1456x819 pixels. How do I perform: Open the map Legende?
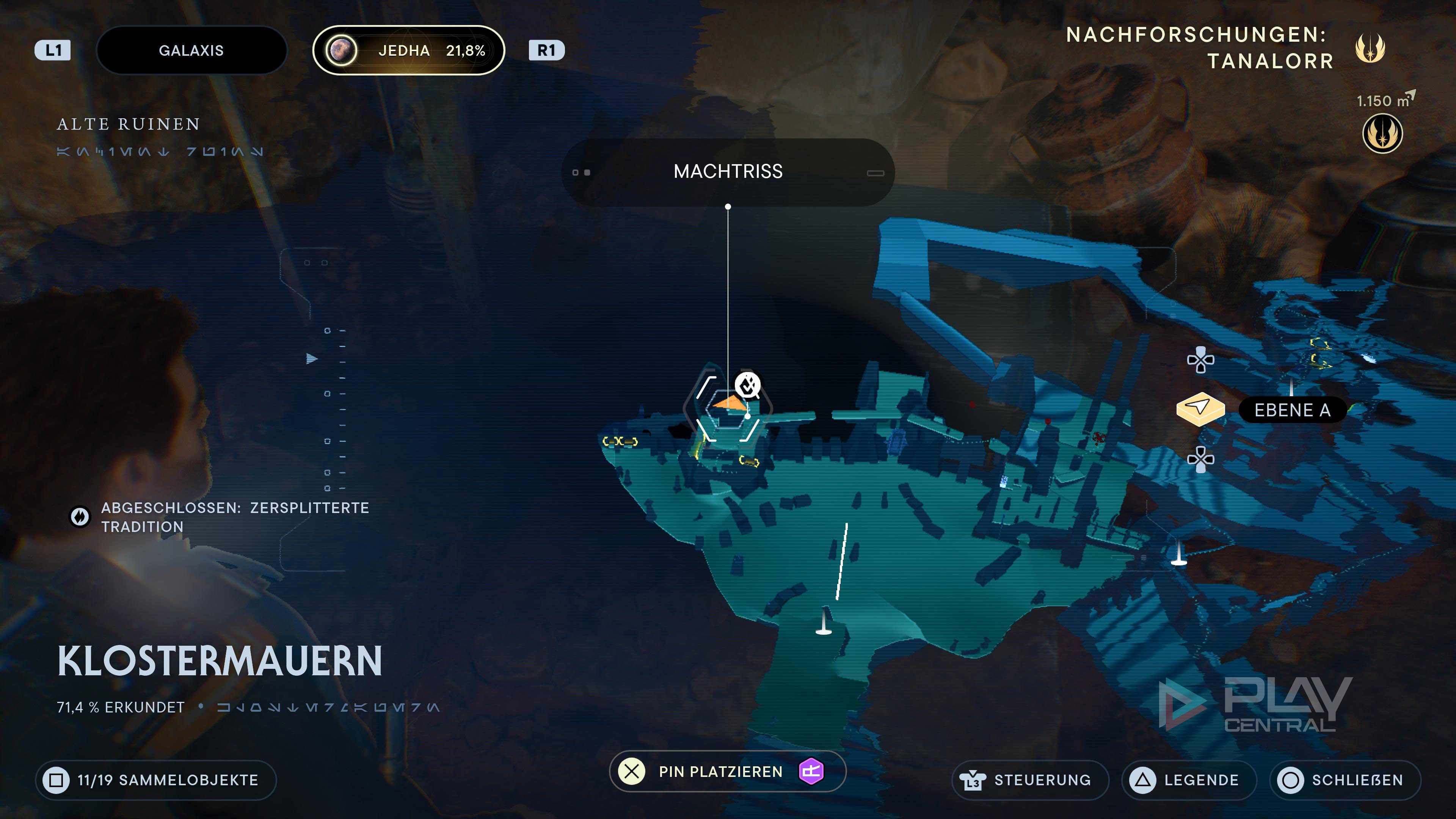pyautogui.click(x=1189, y=780)
